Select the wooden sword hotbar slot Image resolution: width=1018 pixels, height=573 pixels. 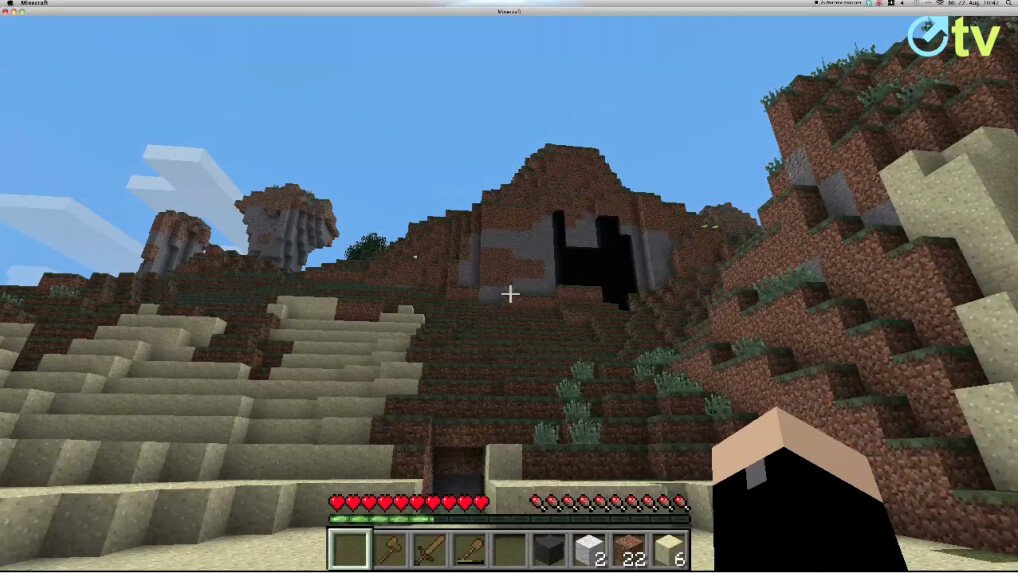pyautogui.click(x=430, y=549)
